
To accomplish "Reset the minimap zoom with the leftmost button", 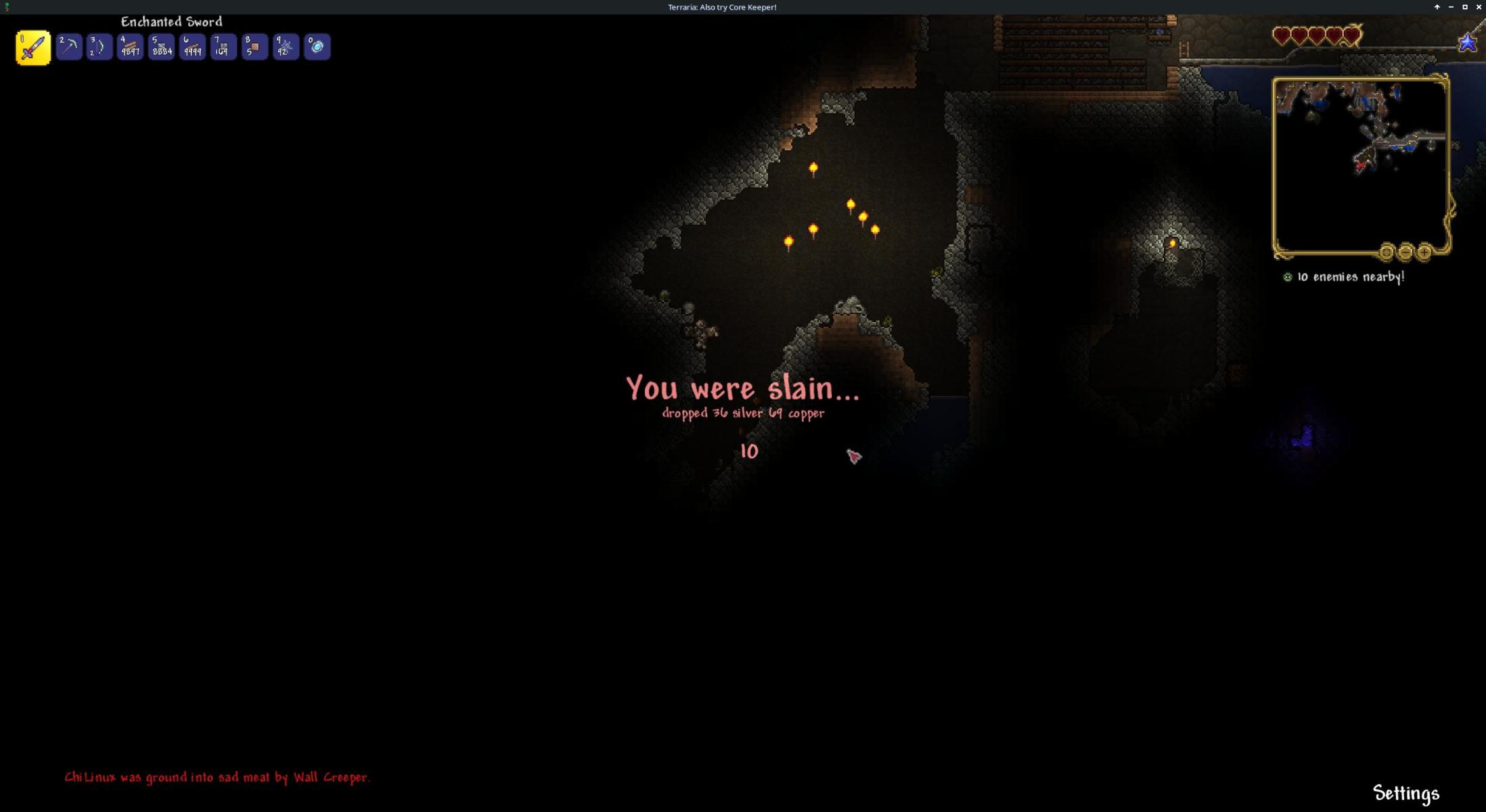I will pos(1387,252).
